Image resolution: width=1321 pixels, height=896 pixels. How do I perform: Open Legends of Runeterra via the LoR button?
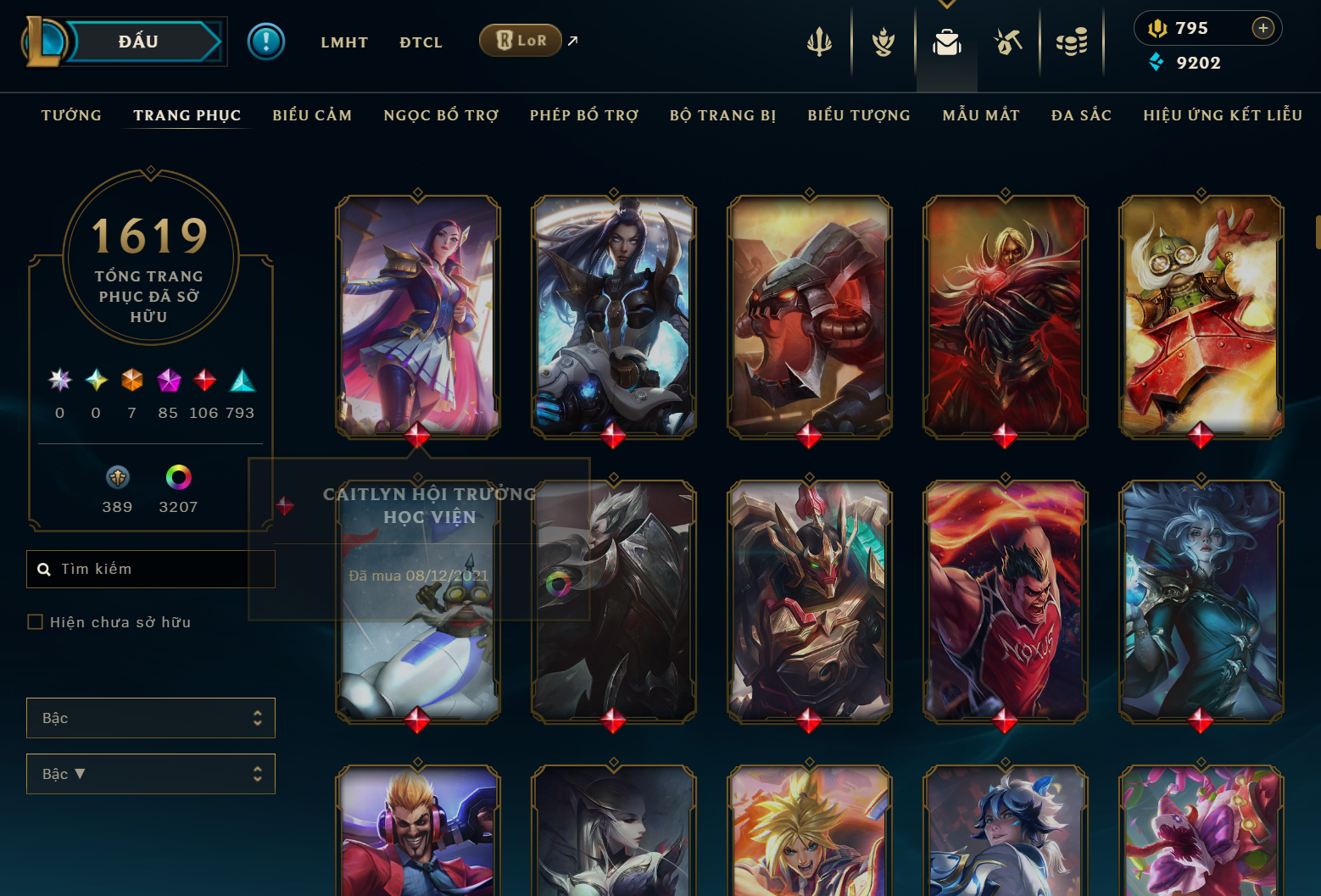(520, 40)
